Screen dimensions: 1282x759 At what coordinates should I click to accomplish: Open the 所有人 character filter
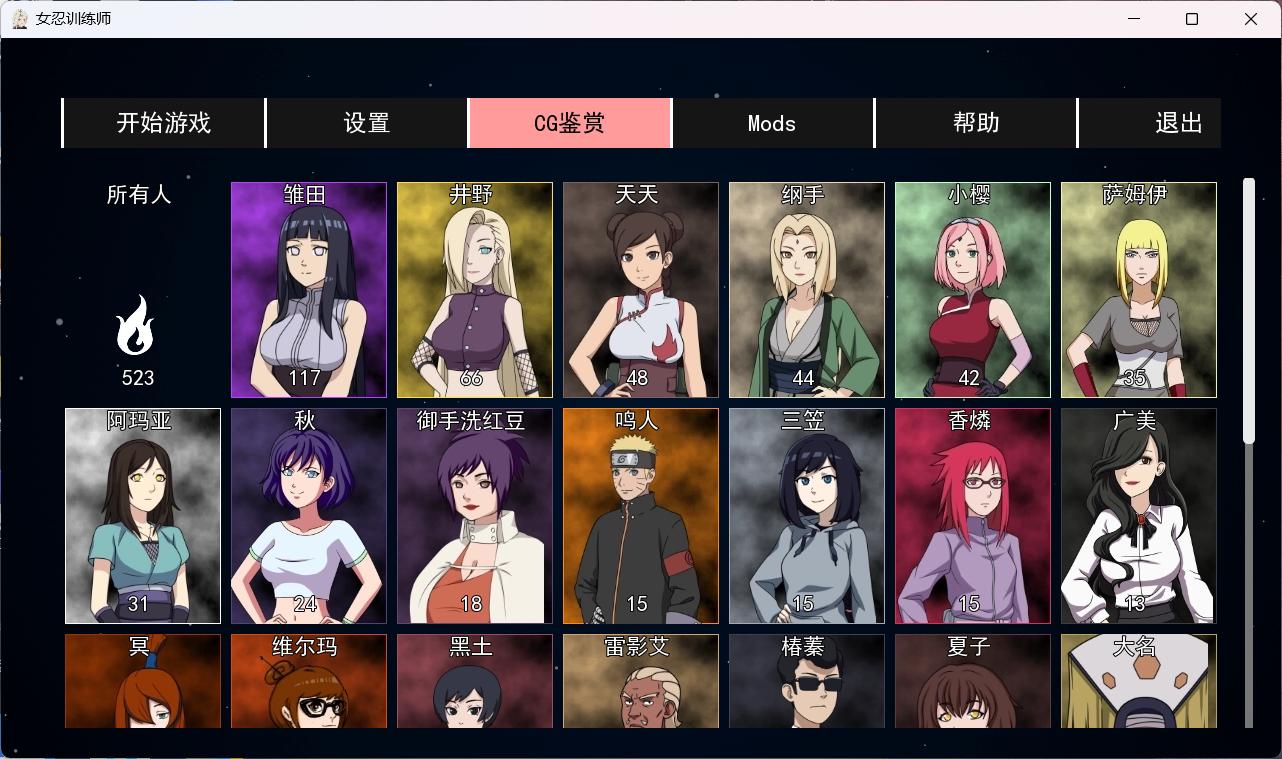coord(137,195)
